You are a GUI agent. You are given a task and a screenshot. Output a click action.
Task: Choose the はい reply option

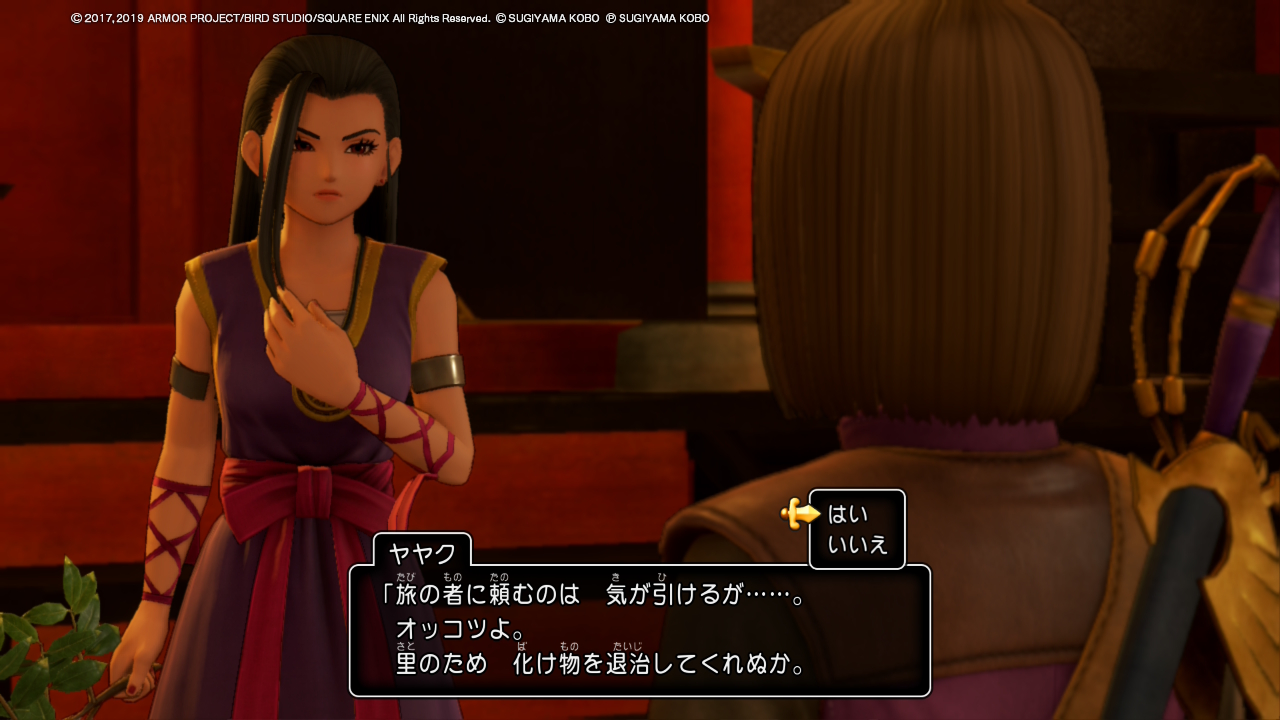coord(848,515)
